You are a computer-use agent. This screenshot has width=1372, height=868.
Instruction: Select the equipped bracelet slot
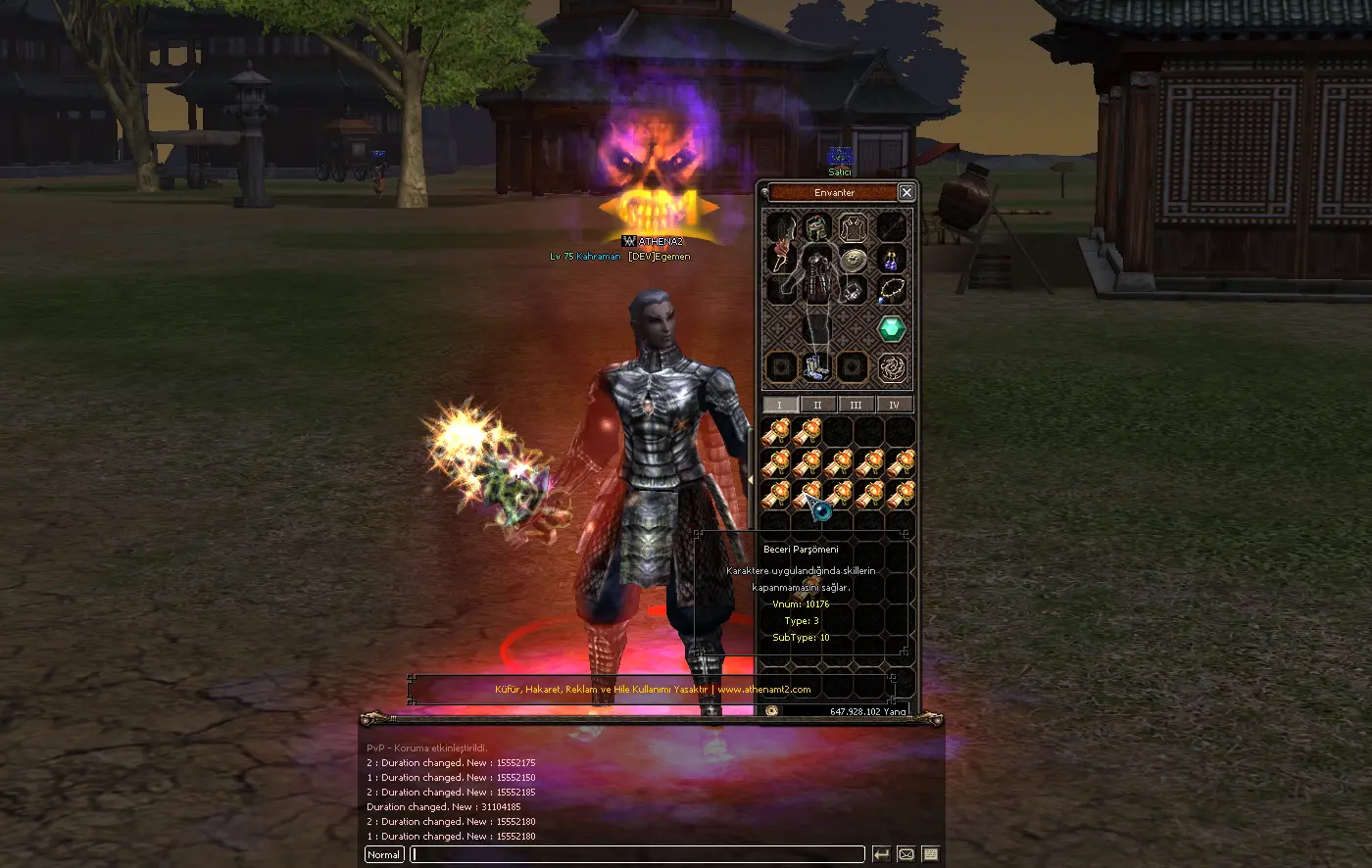click(854, 290)
